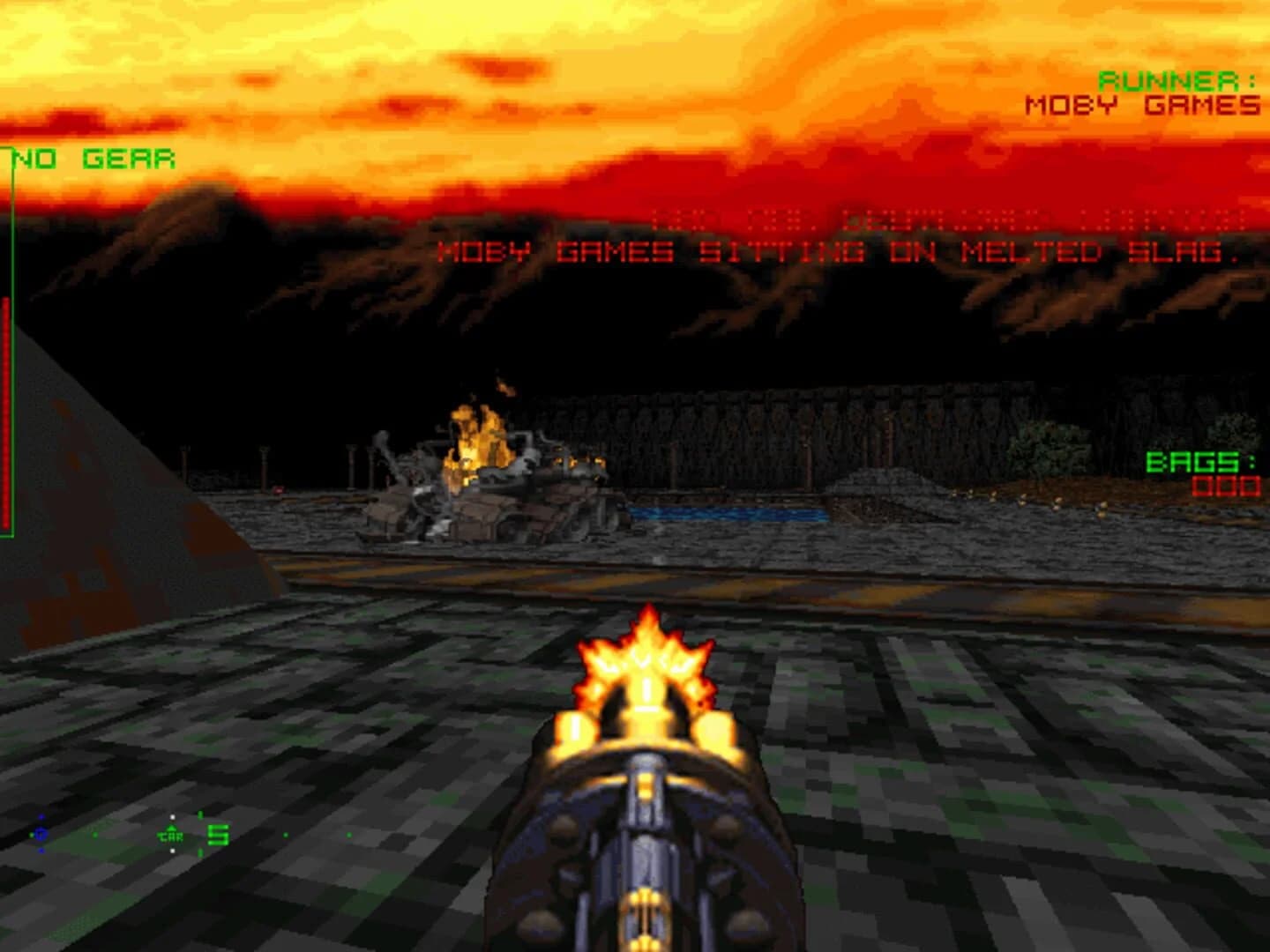This screenshot has width=1270, height=952.
Task: Toggle the white dot below the compass arrow
Action: tap(172, 851)
